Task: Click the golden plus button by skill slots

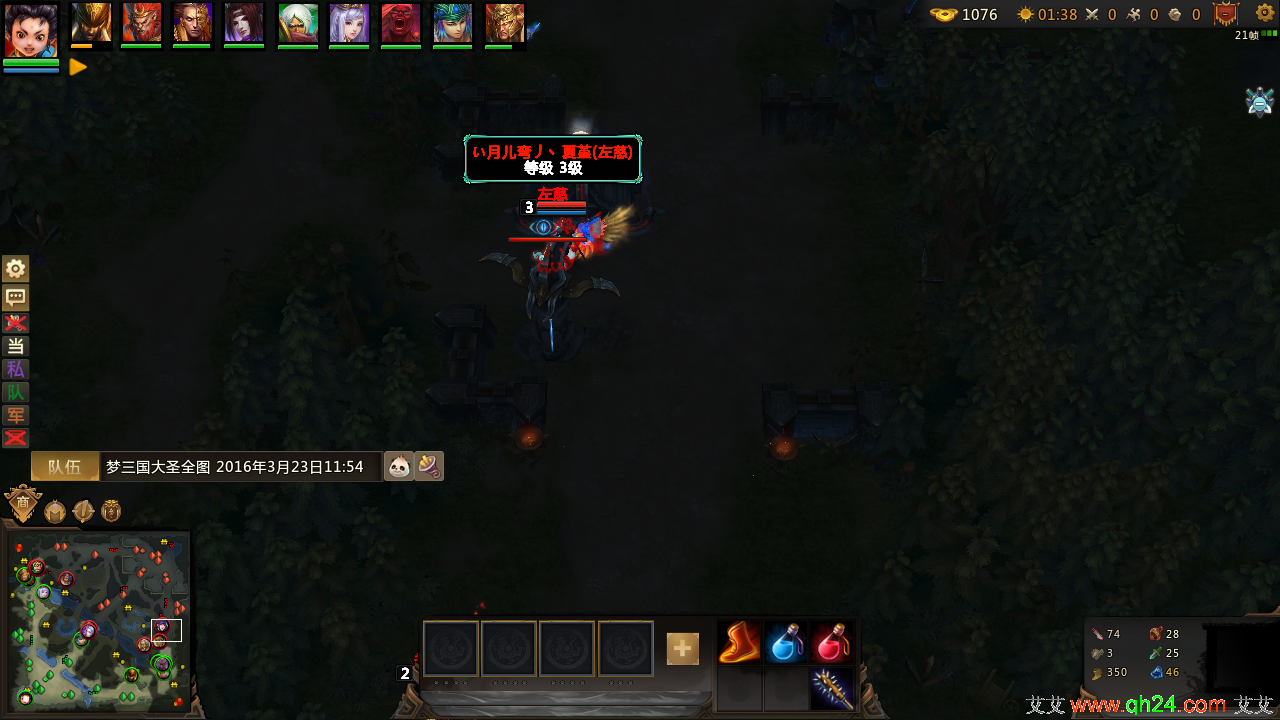Action: 683,649
